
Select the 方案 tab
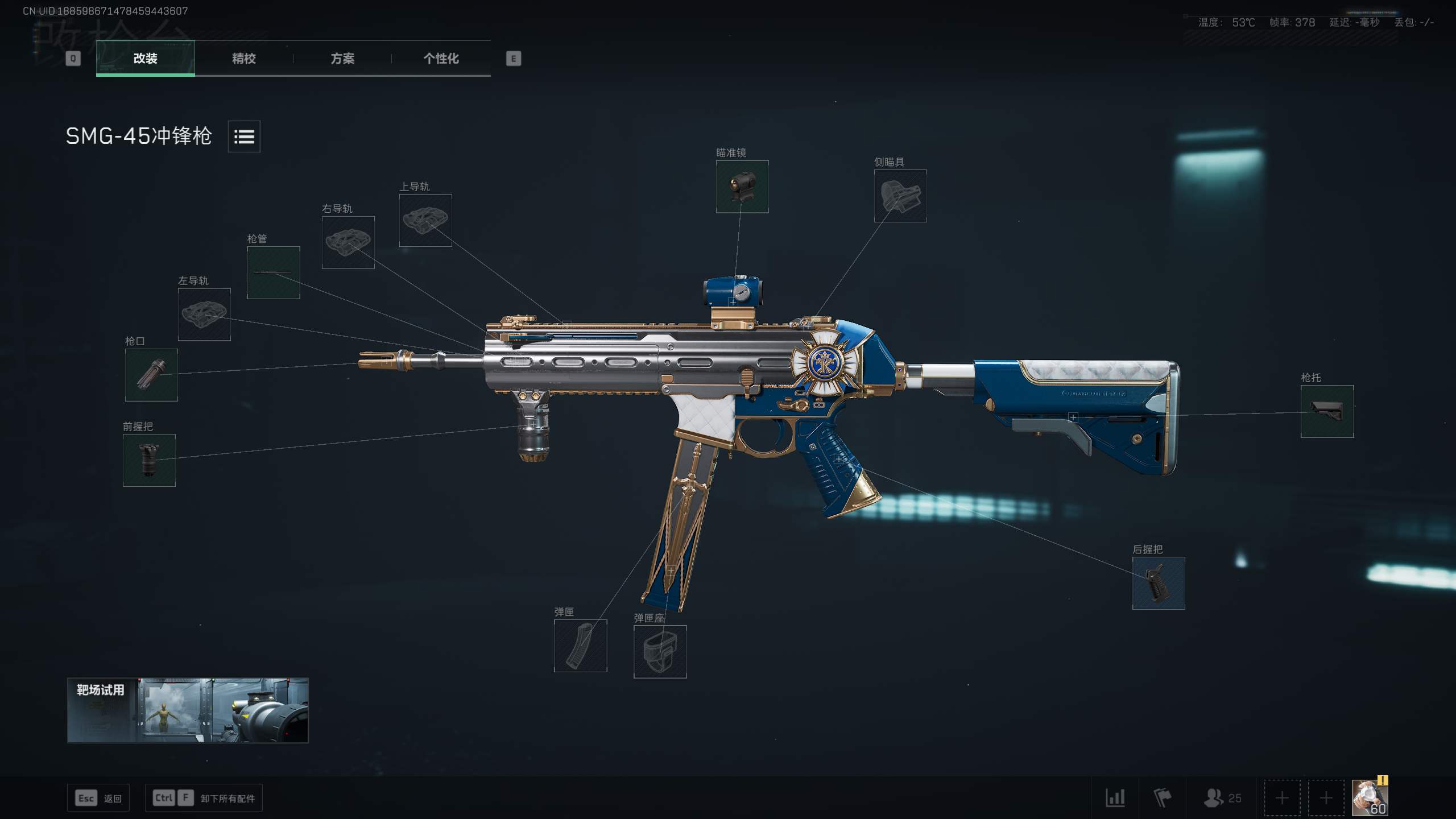(342, 58)
